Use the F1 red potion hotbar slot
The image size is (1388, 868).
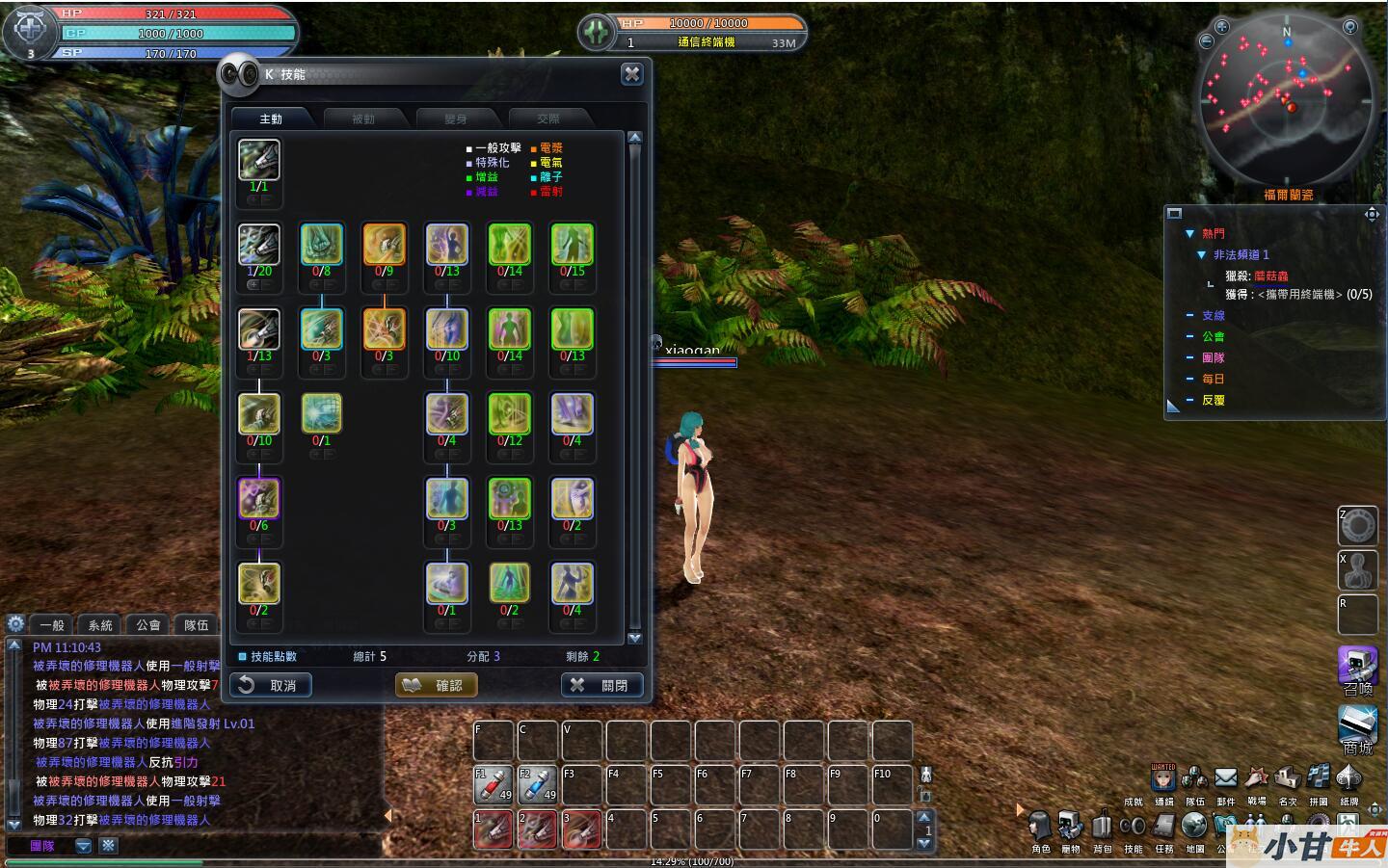tap(493, 785)
